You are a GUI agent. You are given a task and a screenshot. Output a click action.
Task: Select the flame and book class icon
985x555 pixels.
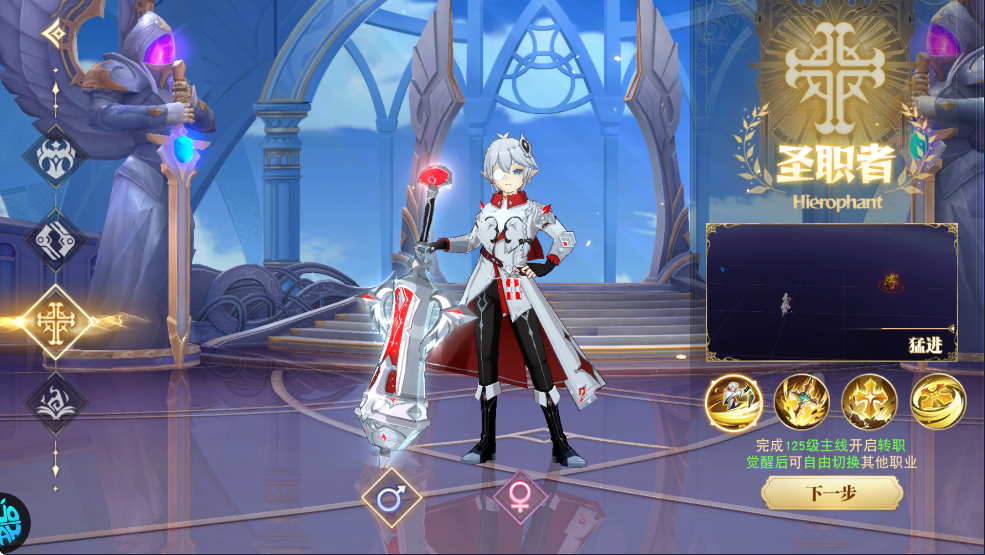[x=55, y=401]
